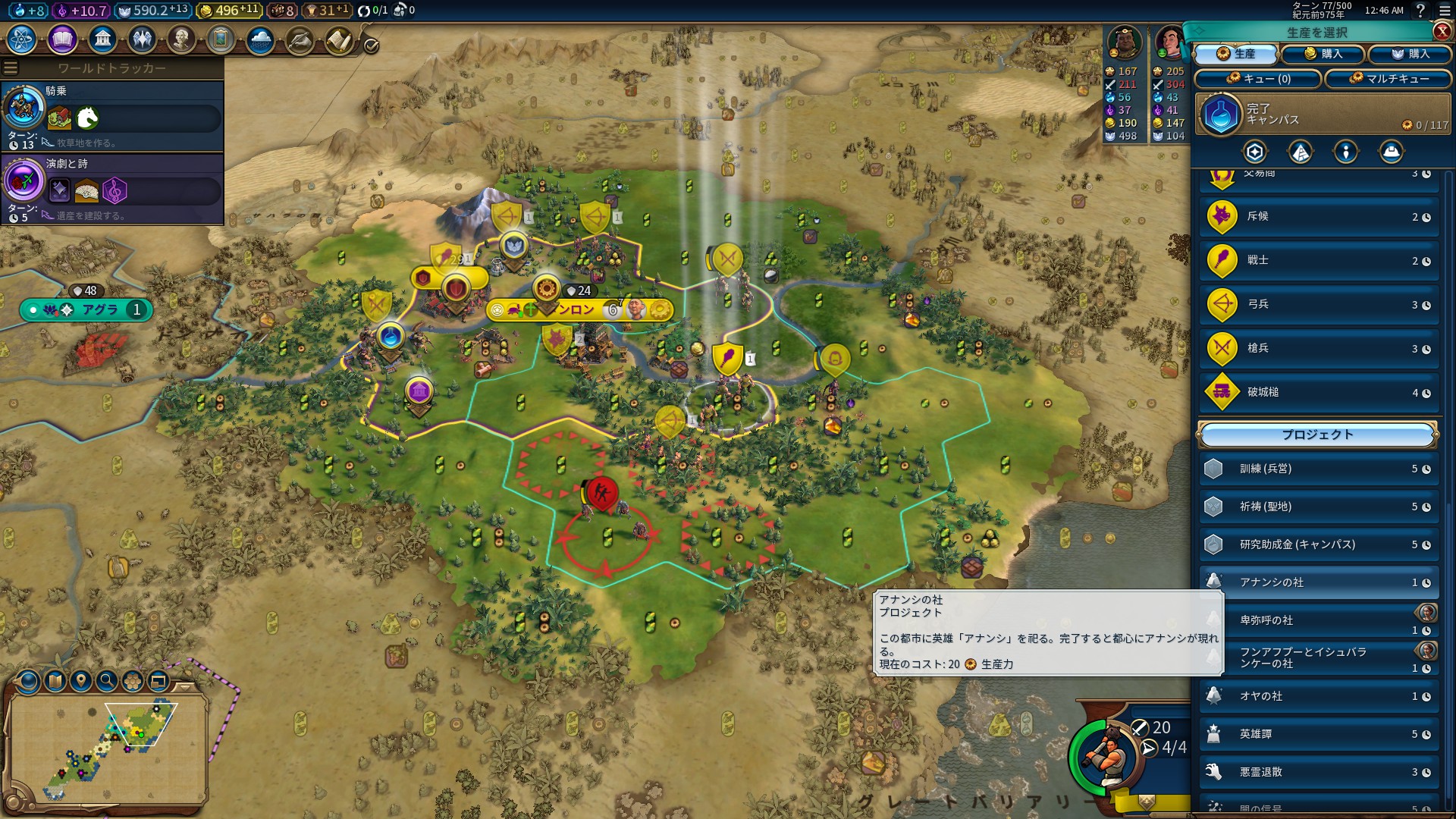Open the faith 購入 purchase tab
1456x819 pixels.
(1410, 54)
